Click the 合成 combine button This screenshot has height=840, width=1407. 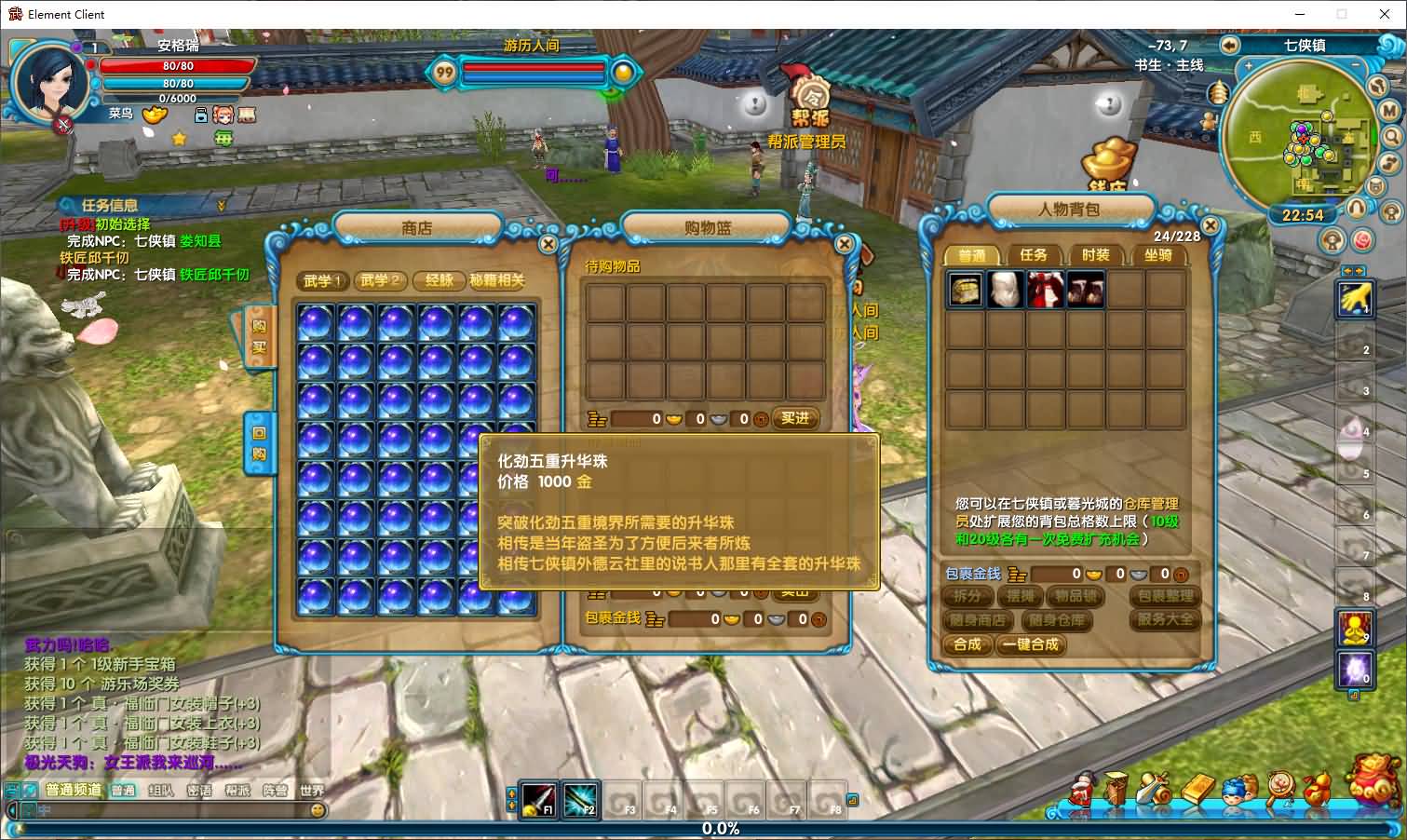pyautogui.click(x=967, y=644)
